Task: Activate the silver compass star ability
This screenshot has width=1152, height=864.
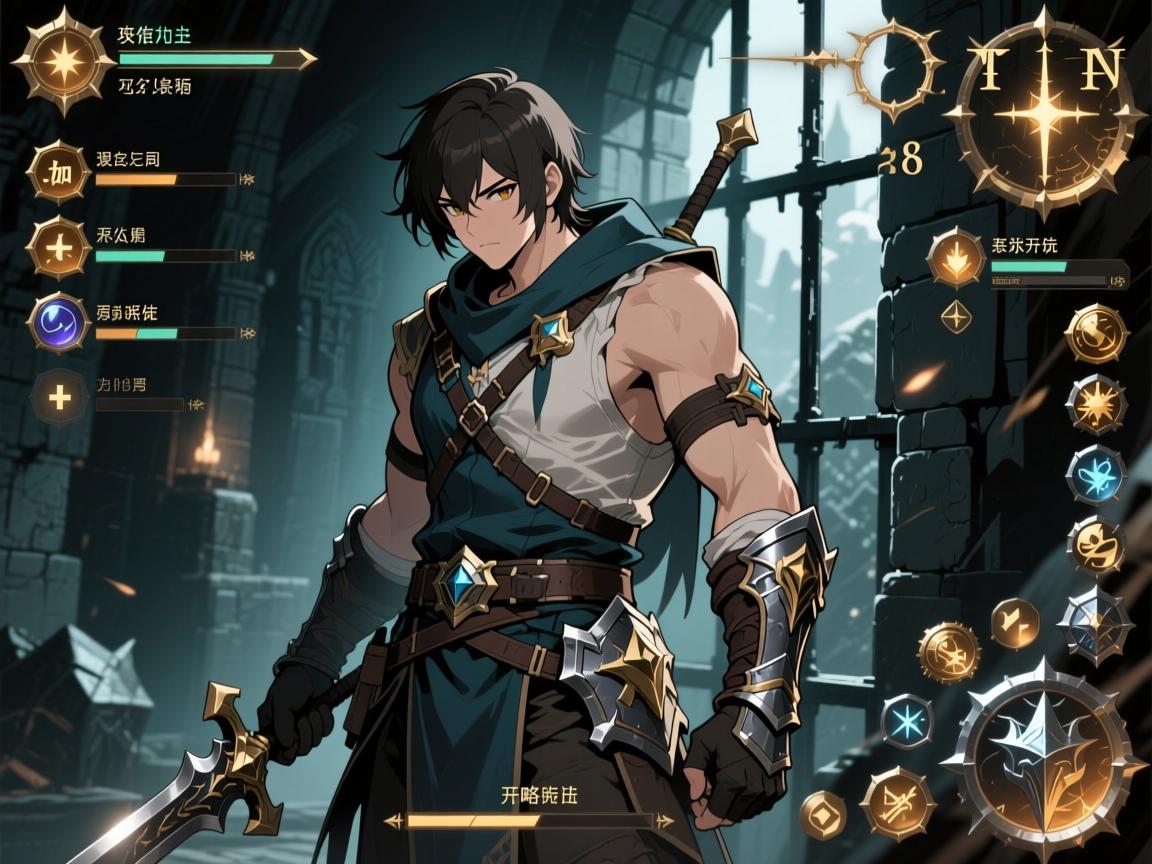Action: 1093,622
